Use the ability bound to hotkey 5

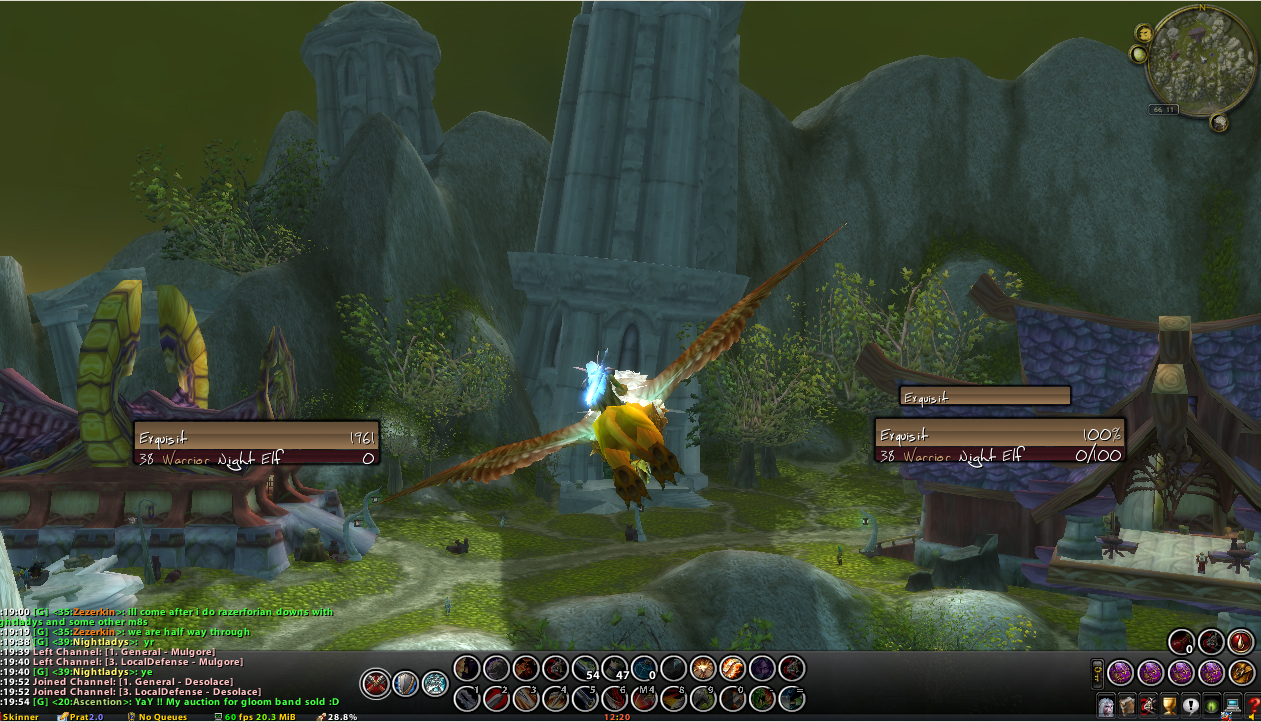[586, 697]
